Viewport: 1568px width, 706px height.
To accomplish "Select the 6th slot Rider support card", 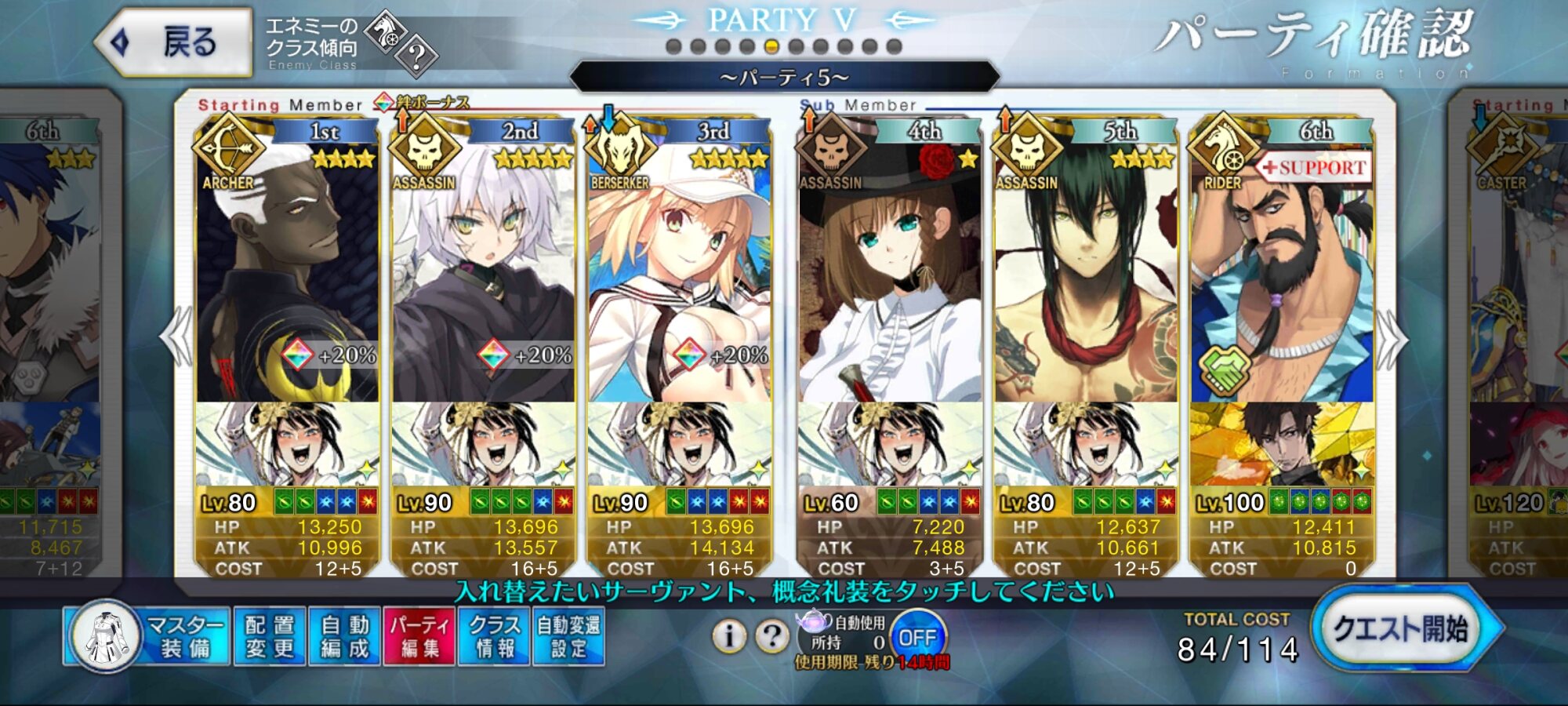I will [1281, 275].
